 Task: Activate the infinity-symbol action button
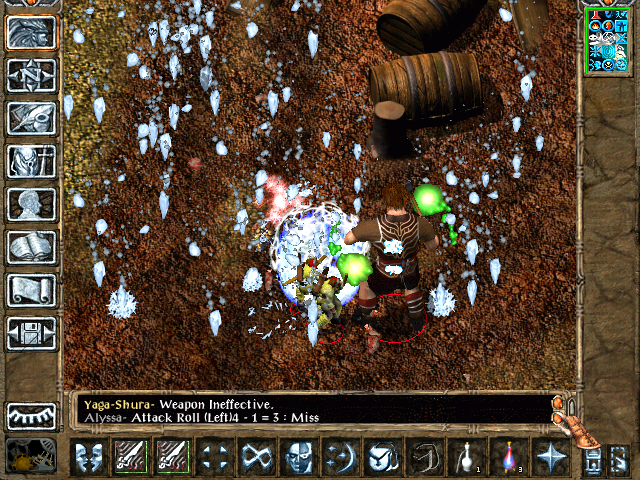click(x=257, y=456)
